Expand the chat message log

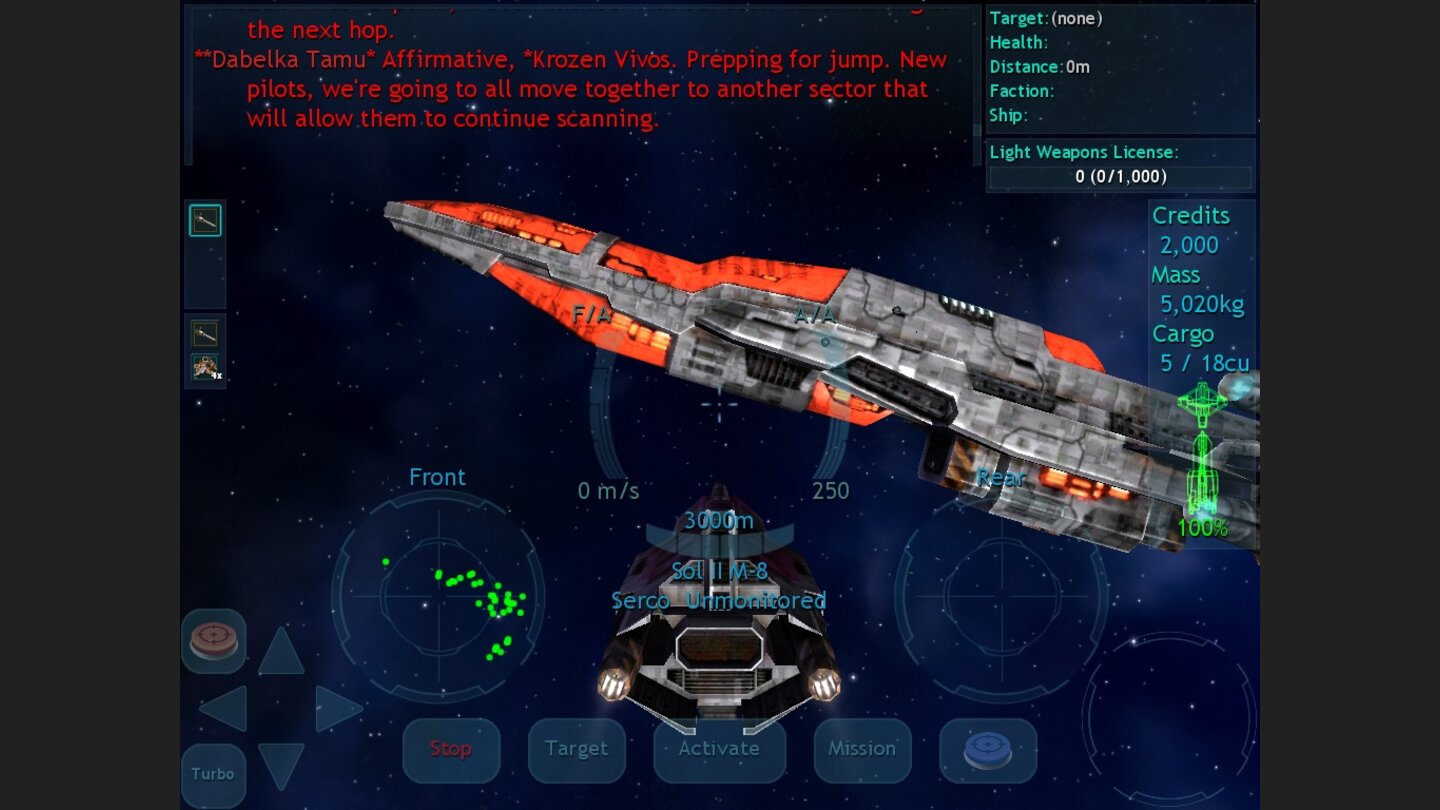point(570,75)
